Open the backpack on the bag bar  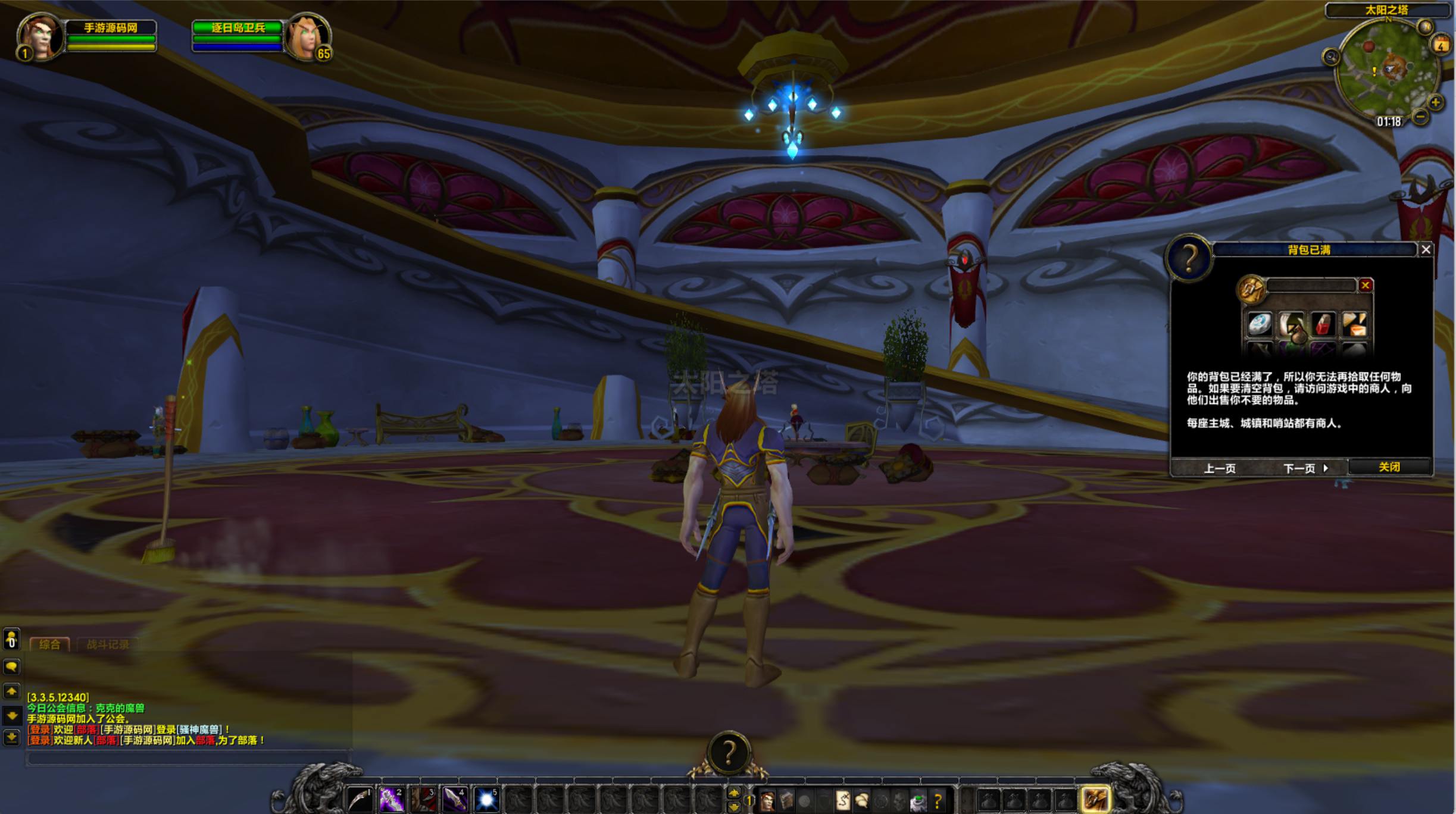pyautogui.click(x=1095, y=800)
